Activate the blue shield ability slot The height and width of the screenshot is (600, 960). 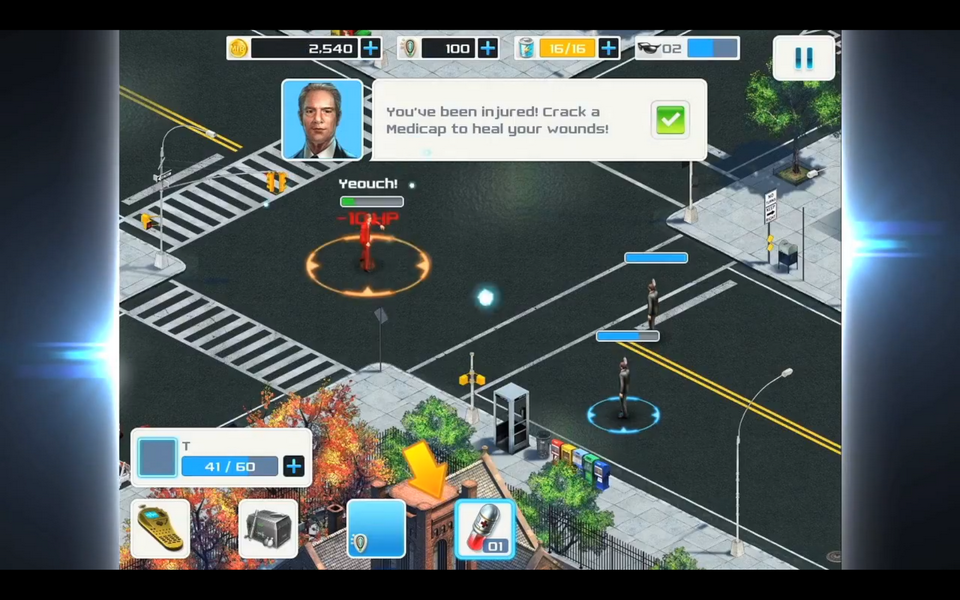pyautogui.click(x=376, y=528)
